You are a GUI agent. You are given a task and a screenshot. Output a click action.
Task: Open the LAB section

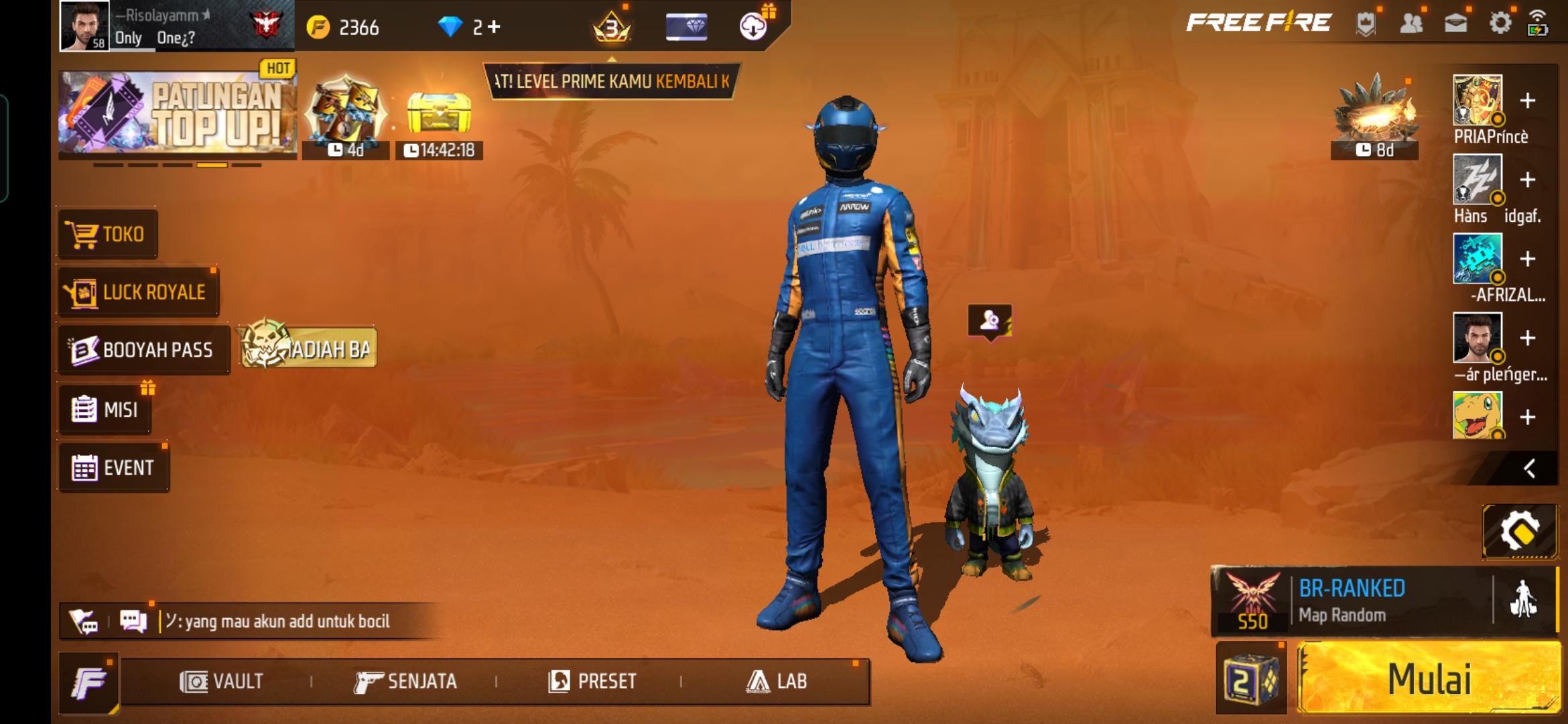click(777, 682)
